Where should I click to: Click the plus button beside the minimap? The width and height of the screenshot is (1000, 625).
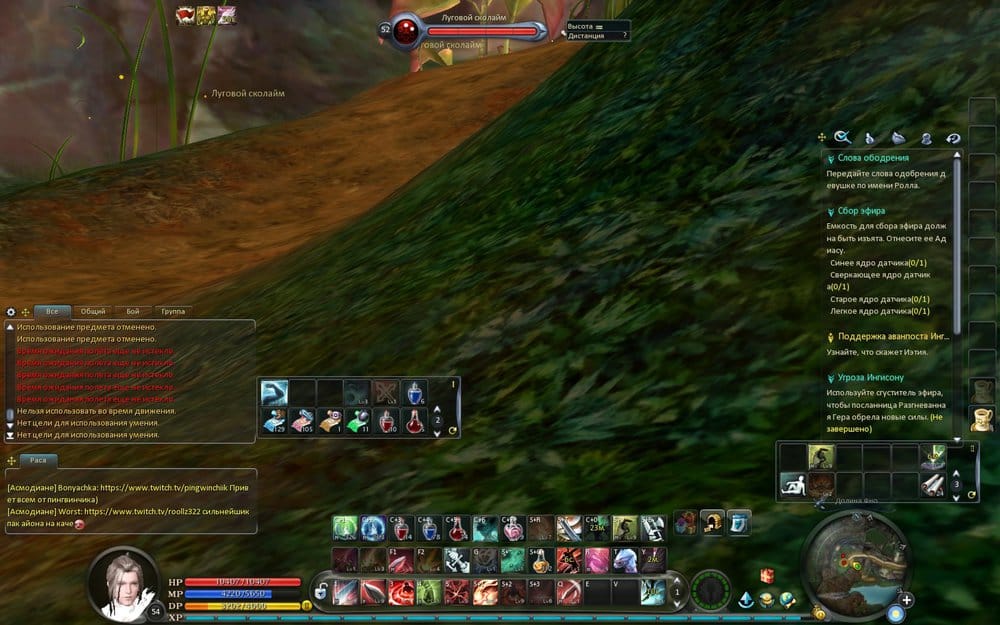point(906,600)
